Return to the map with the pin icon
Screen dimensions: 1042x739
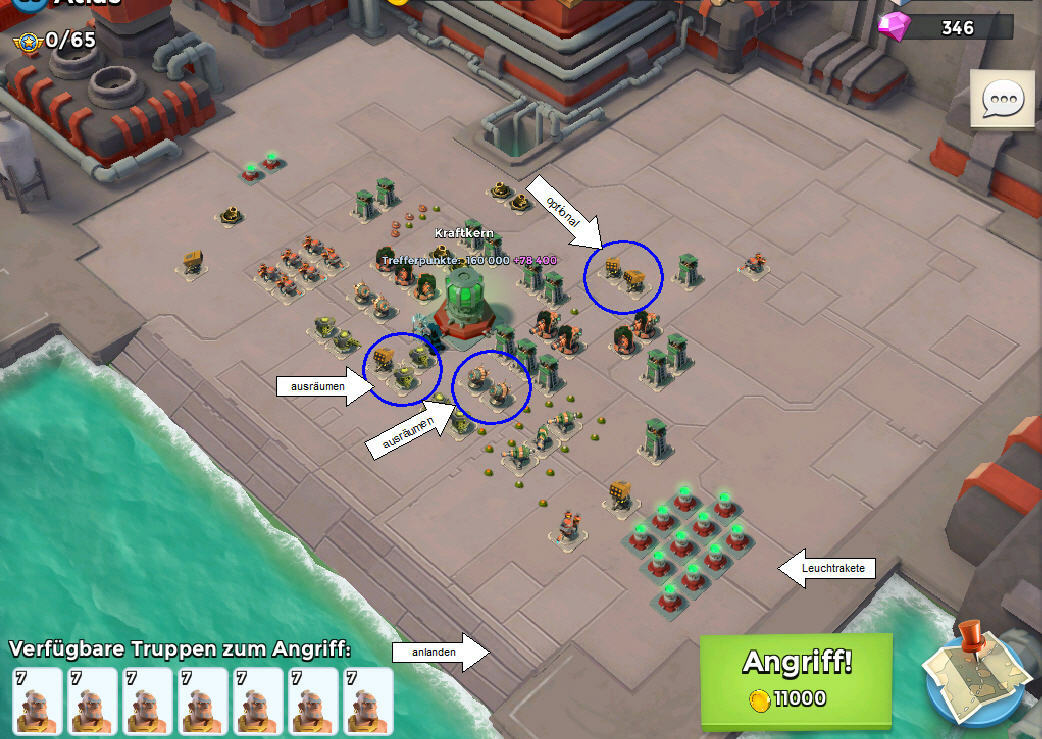[974, 674]
